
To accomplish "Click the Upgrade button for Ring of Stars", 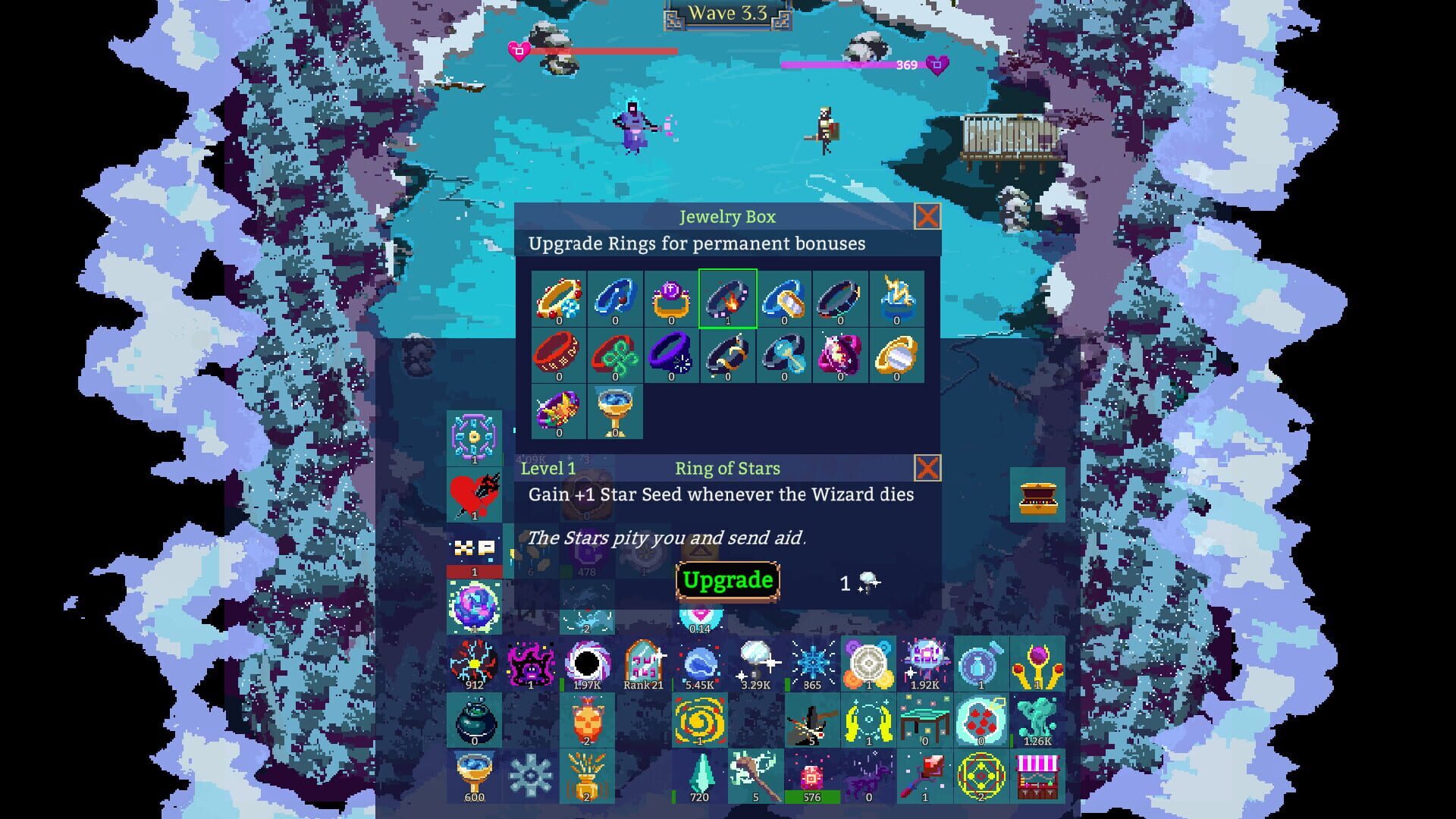I will (726, 580).
